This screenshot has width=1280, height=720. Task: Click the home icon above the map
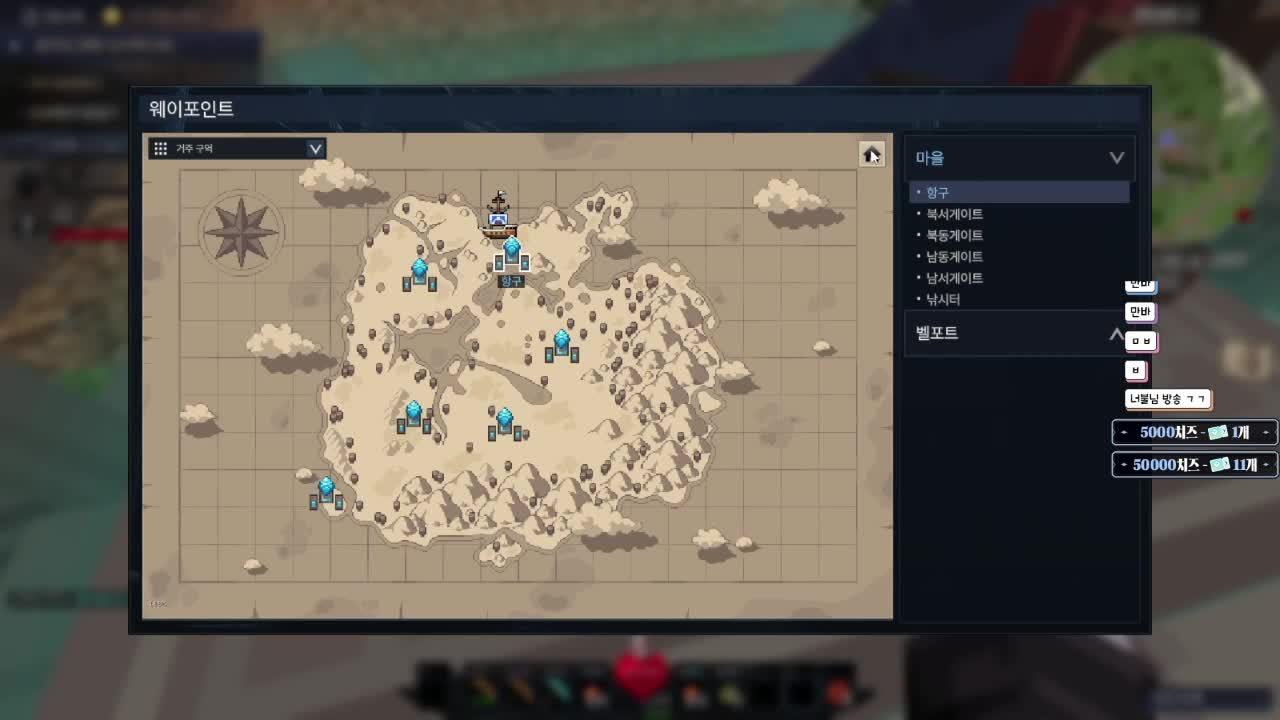pyautogui.click(x=869, y=153)
